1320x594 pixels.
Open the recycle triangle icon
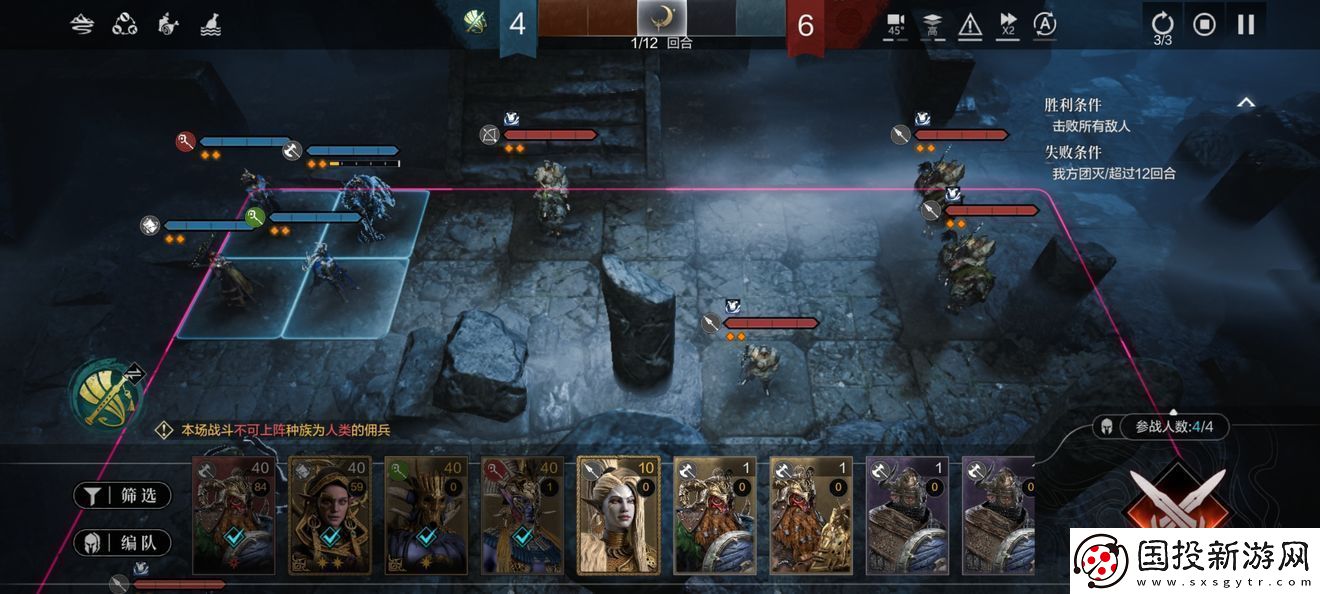pos(125,24)
